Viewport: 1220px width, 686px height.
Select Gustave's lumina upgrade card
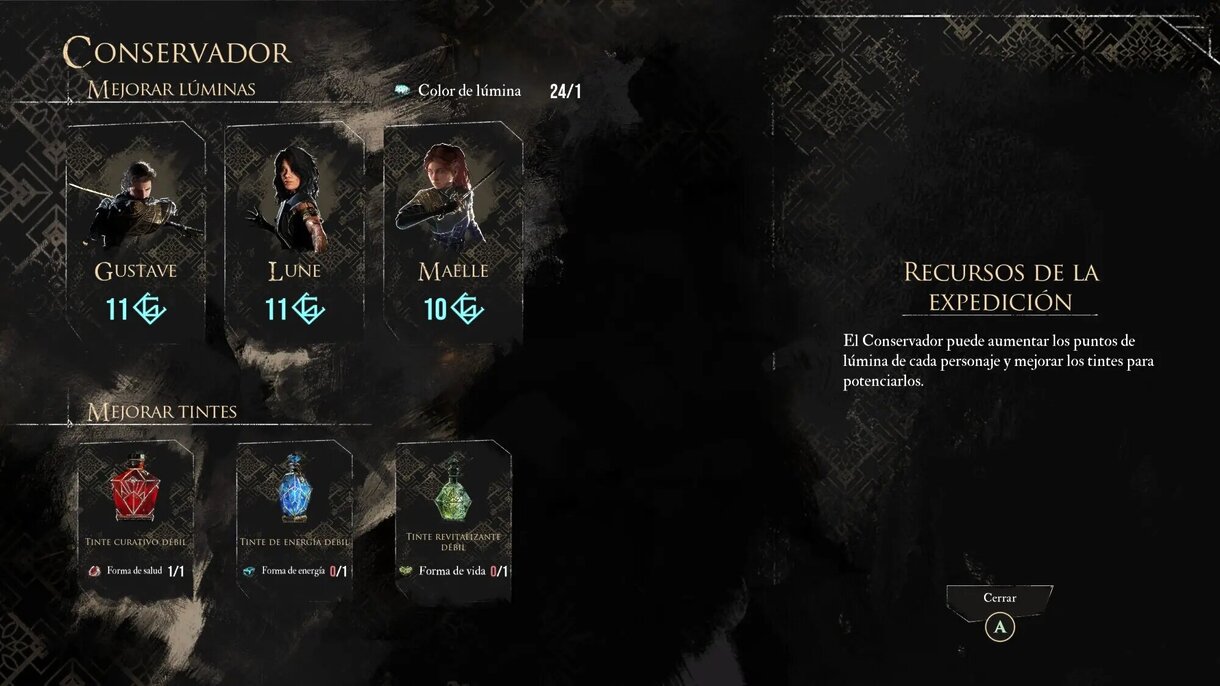136,232
